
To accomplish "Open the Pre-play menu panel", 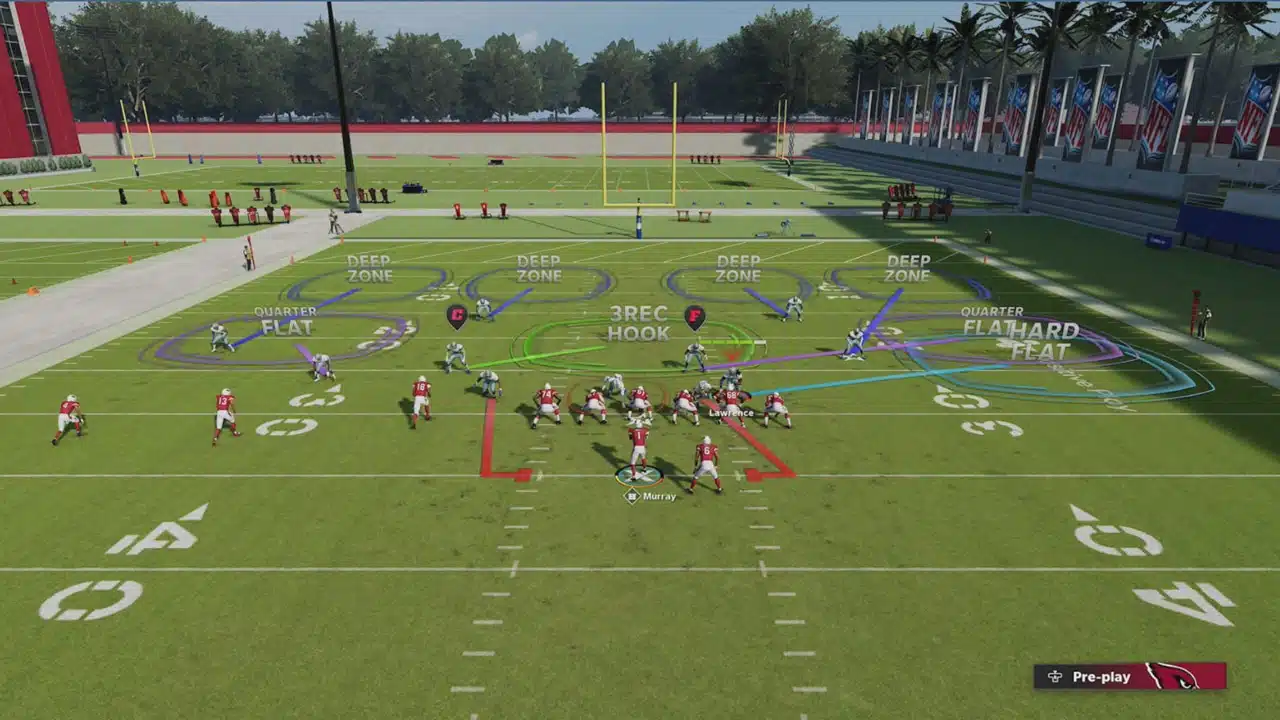I will click(1129, 677).
